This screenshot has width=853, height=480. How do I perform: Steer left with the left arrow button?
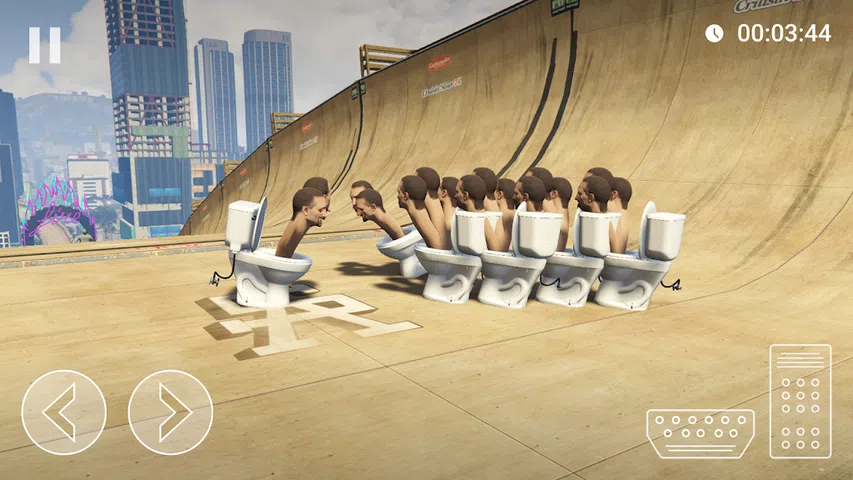coord(64,412)
